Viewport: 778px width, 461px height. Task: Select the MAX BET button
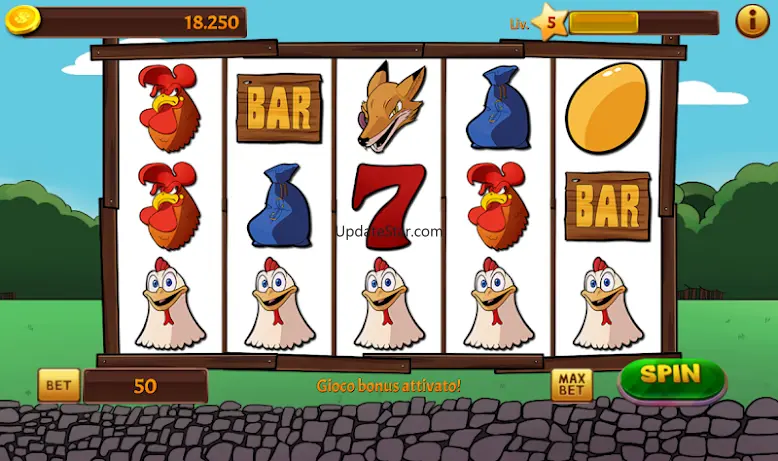571,385
